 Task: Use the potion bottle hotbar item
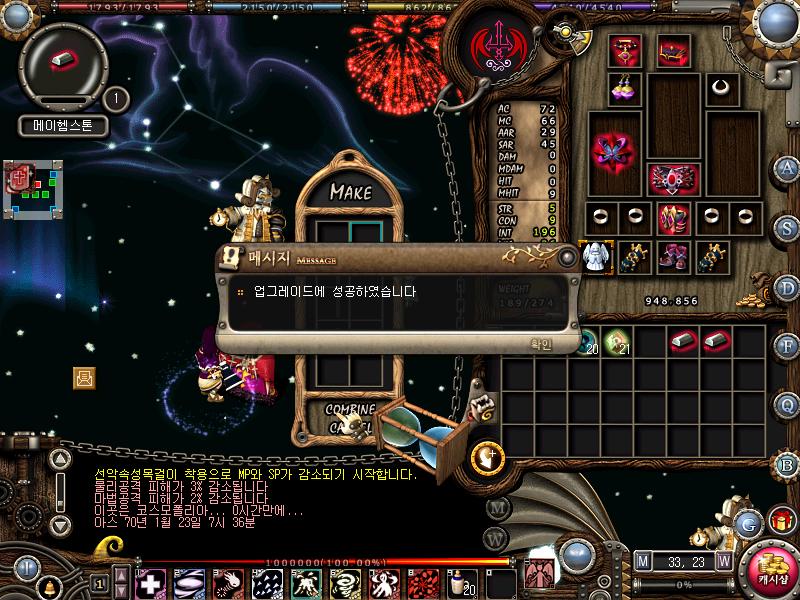click(x=465, y=582)
